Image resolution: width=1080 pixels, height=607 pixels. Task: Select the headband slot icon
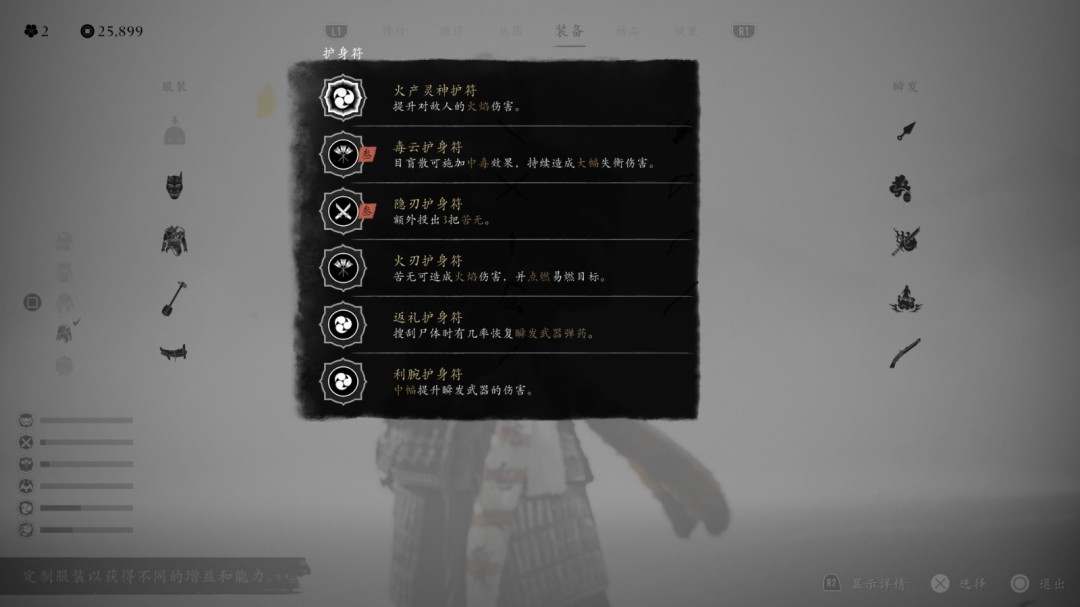(x=175, y=132)
